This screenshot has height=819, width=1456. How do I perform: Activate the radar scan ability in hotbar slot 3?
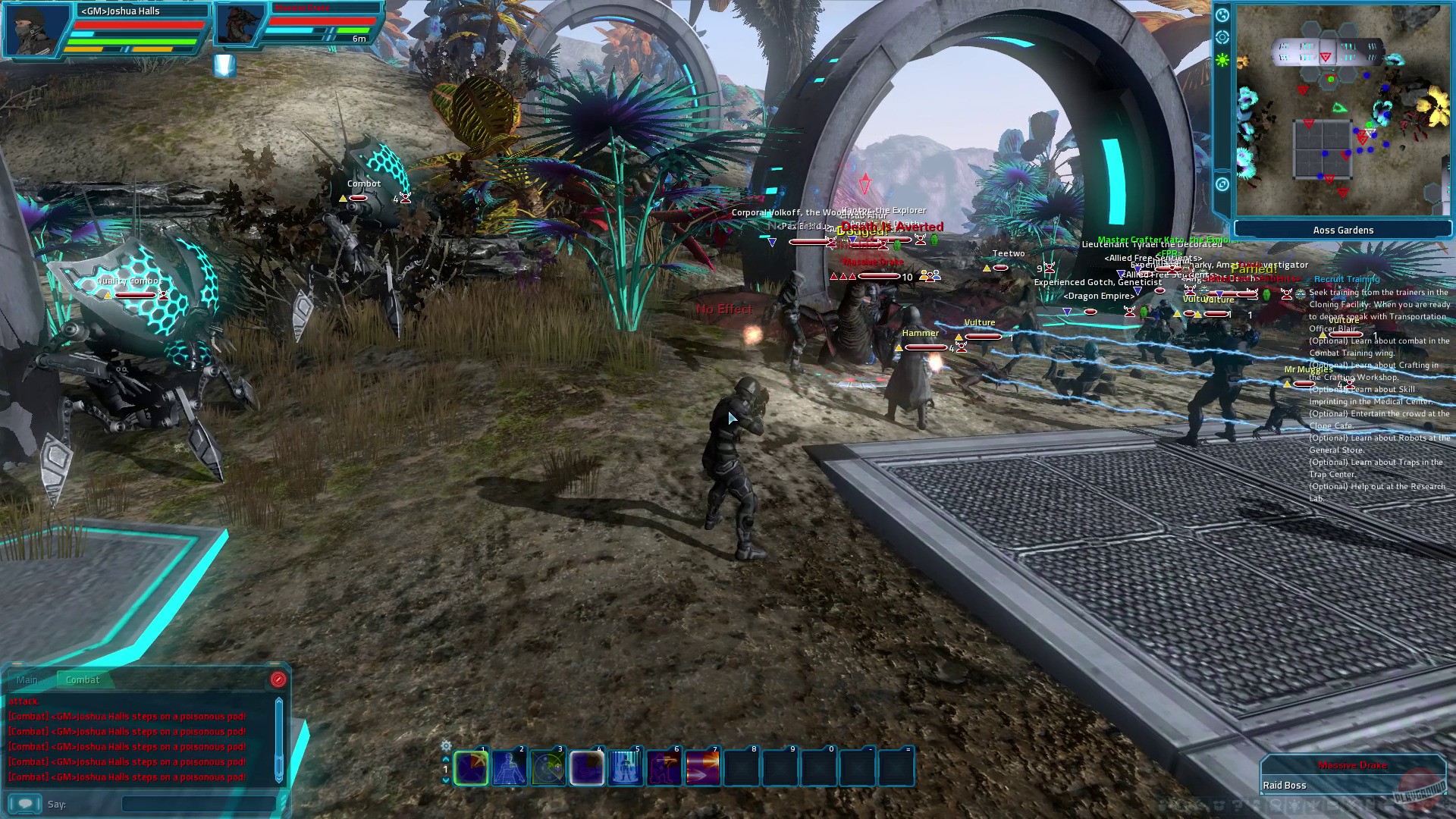pos(548,767)
